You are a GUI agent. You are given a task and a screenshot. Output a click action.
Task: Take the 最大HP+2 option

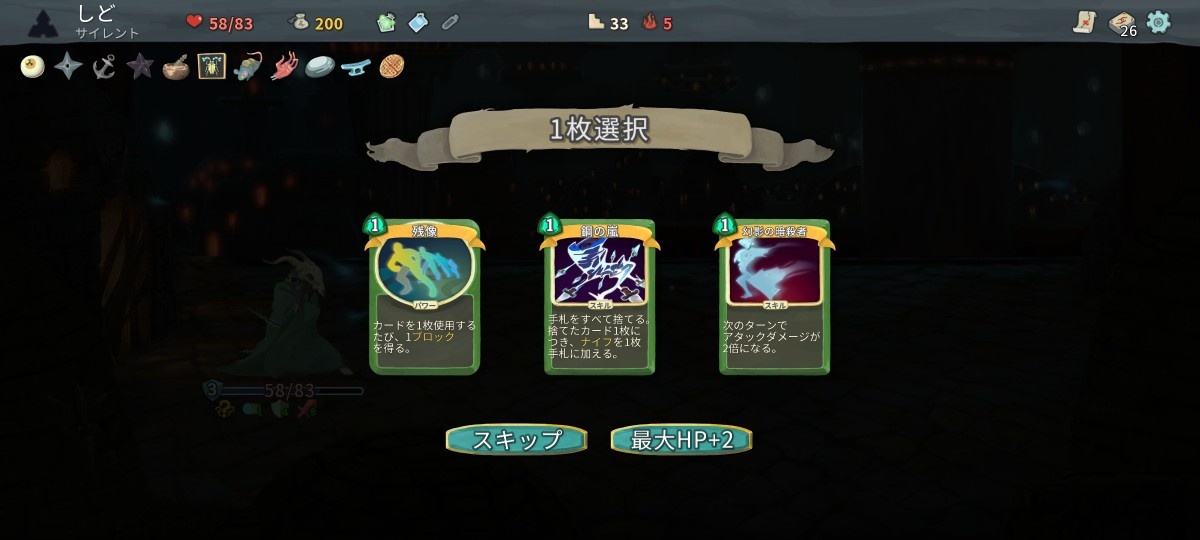(x=681, y=440)
